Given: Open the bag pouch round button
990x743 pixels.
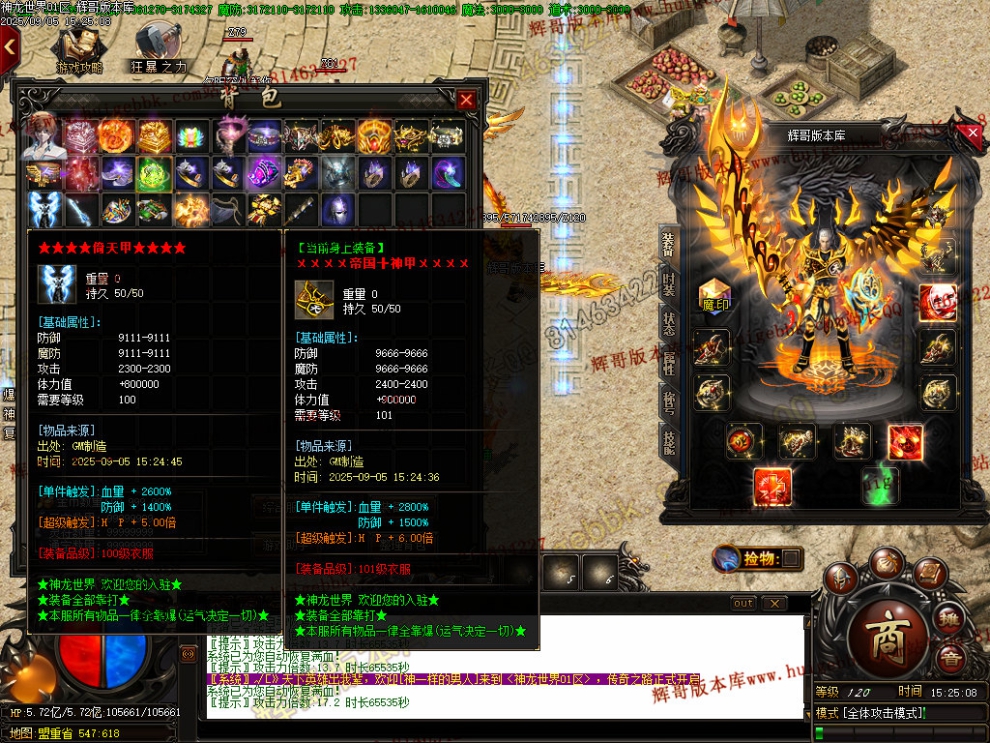Looking at the screenshot, I should pyautogui.click(x=885, y=563).
